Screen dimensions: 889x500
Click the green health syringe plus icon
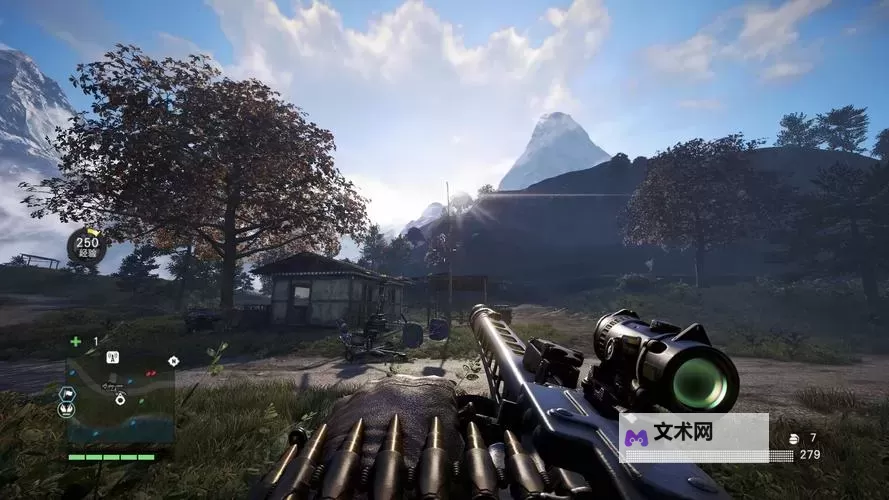click(76, 341)
